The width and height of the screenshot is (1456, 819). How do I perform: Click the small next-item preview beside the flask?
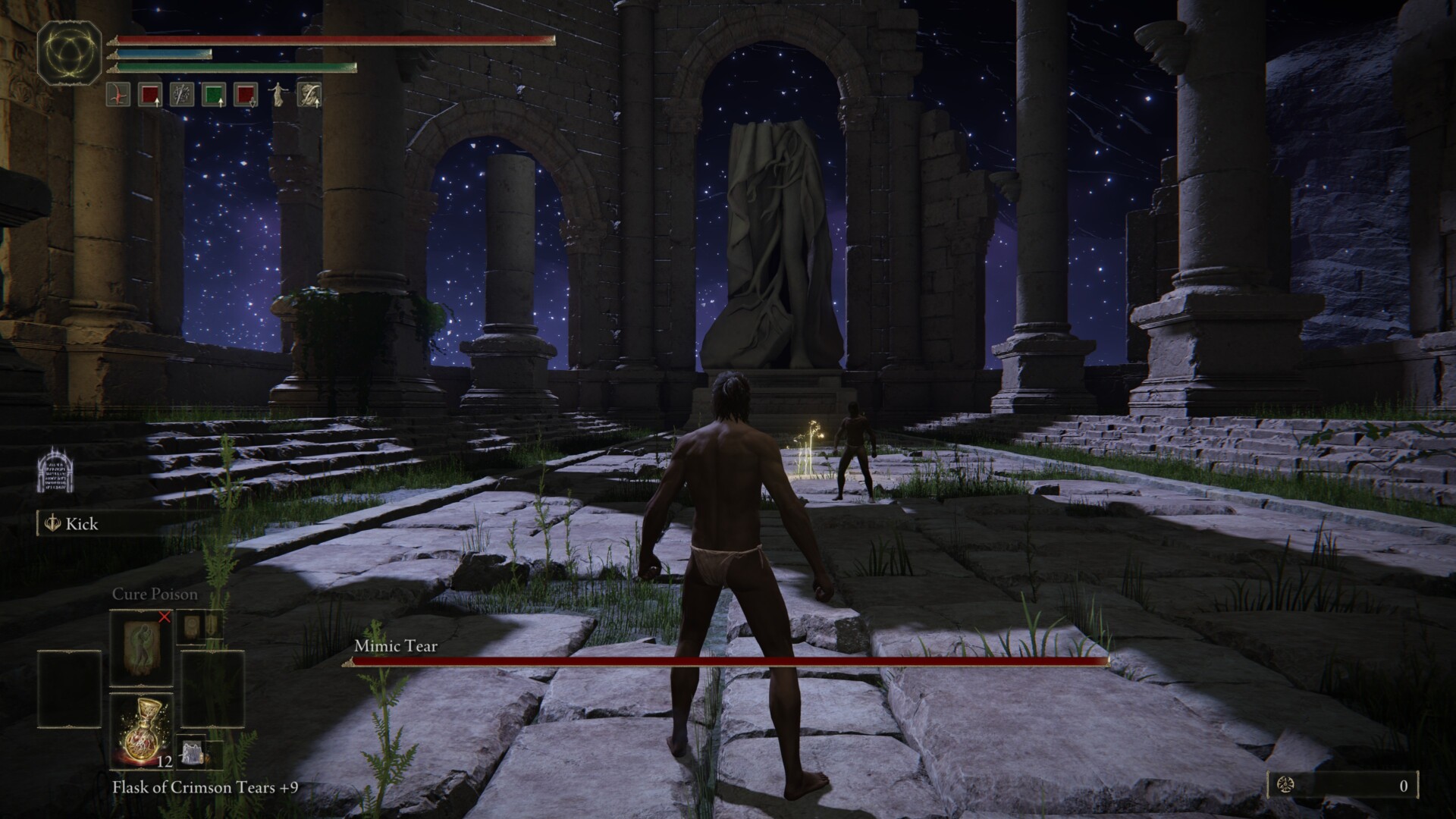[x=196, y=752]
